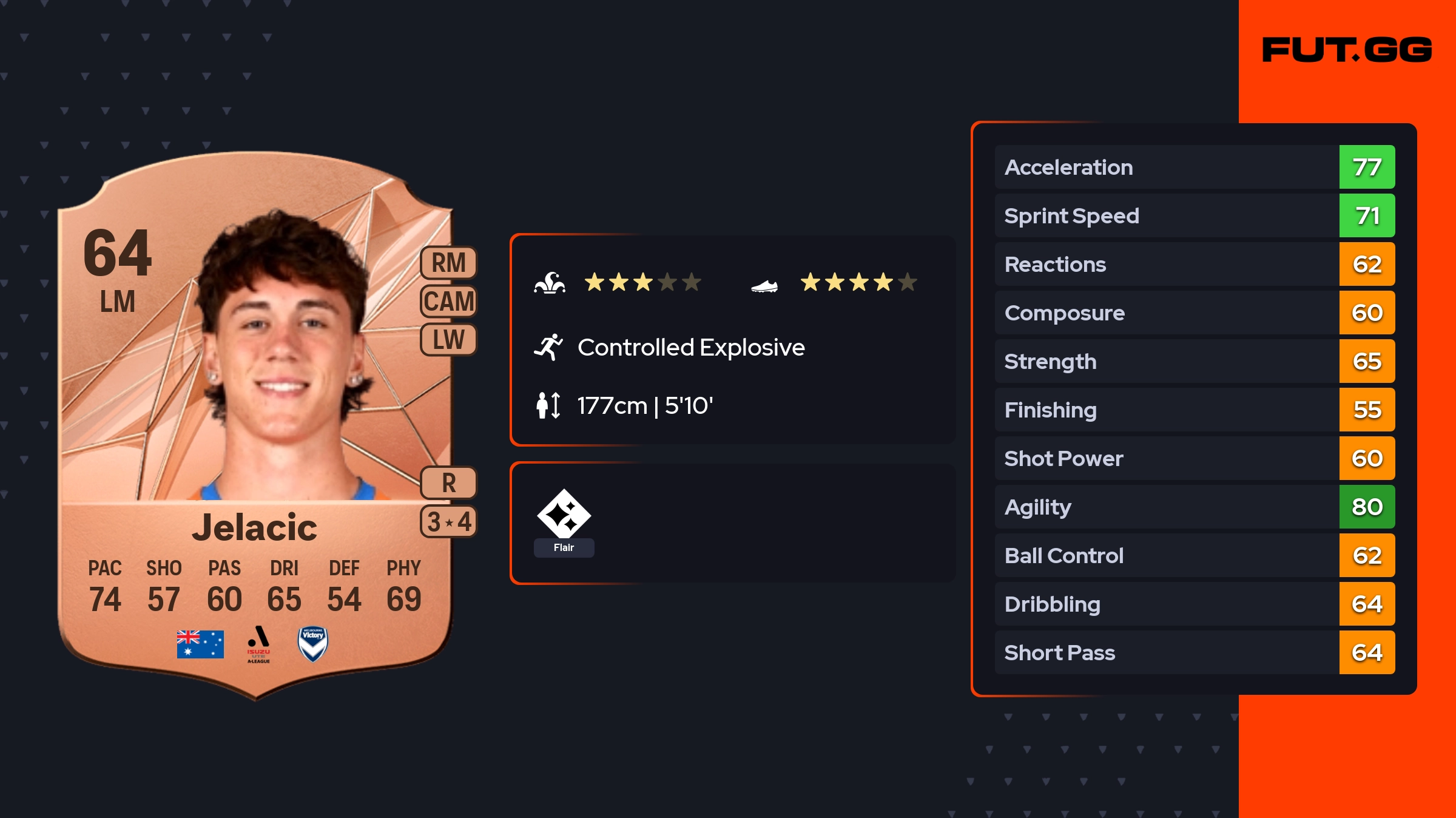Click the FUT.GG logo

[x=1347, y=50]
